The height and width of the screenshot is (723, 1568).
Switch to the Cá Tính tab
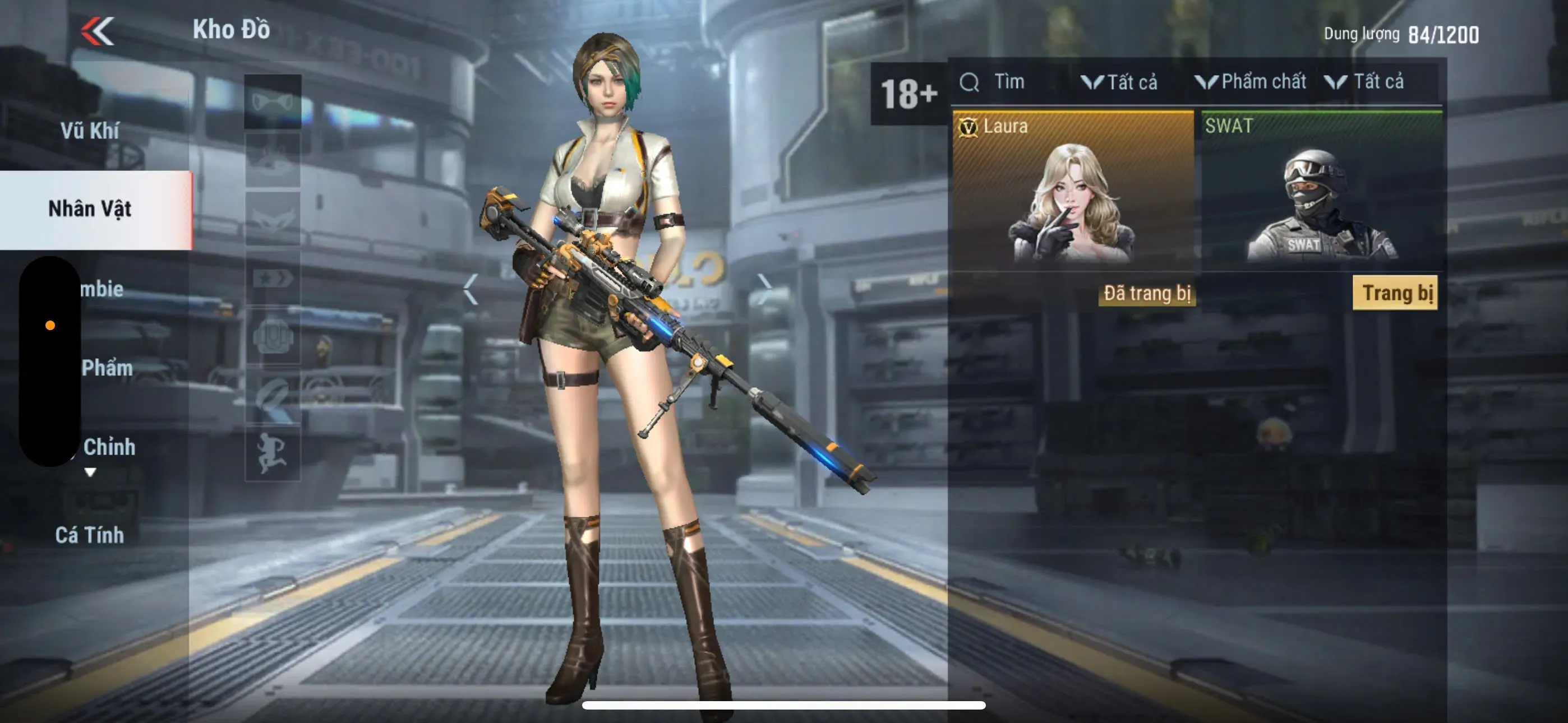tap(90, 534)
